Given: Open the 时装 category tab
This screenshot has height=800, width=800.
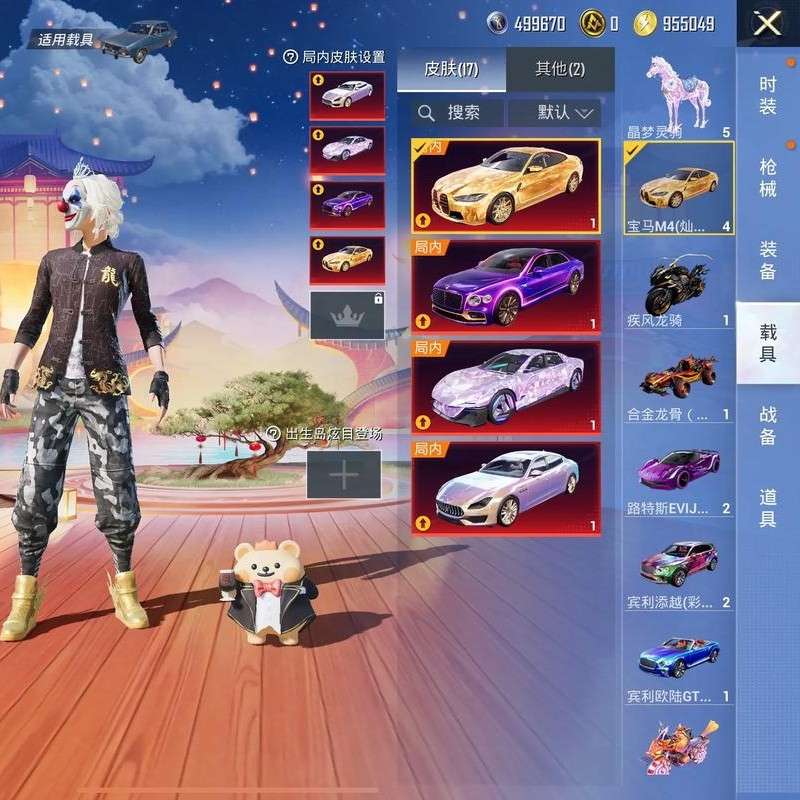Looking at the screenshot, I should 768,95.
